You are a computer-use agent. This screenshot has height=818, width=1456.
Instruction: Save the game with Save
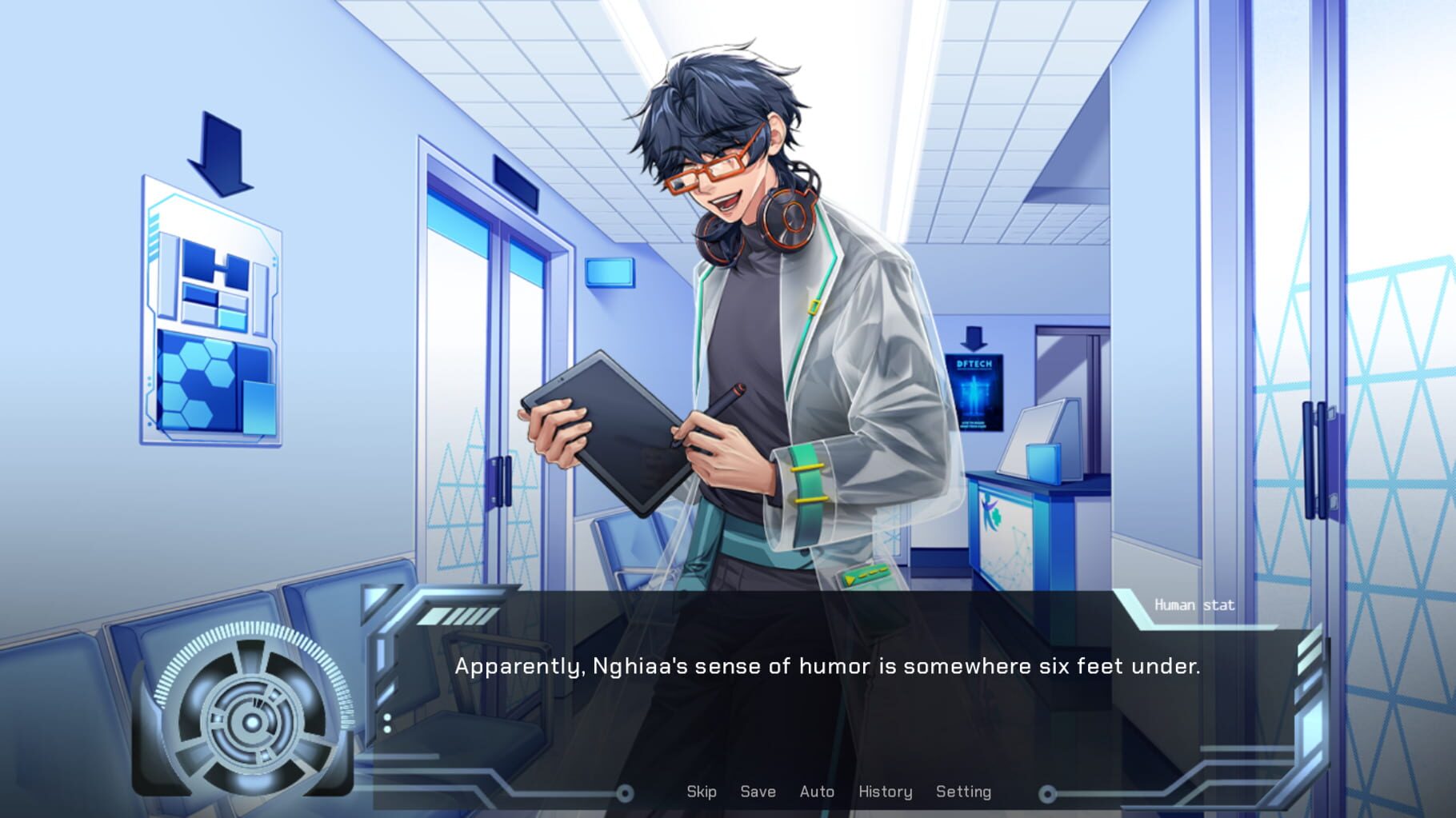(756, 792)
